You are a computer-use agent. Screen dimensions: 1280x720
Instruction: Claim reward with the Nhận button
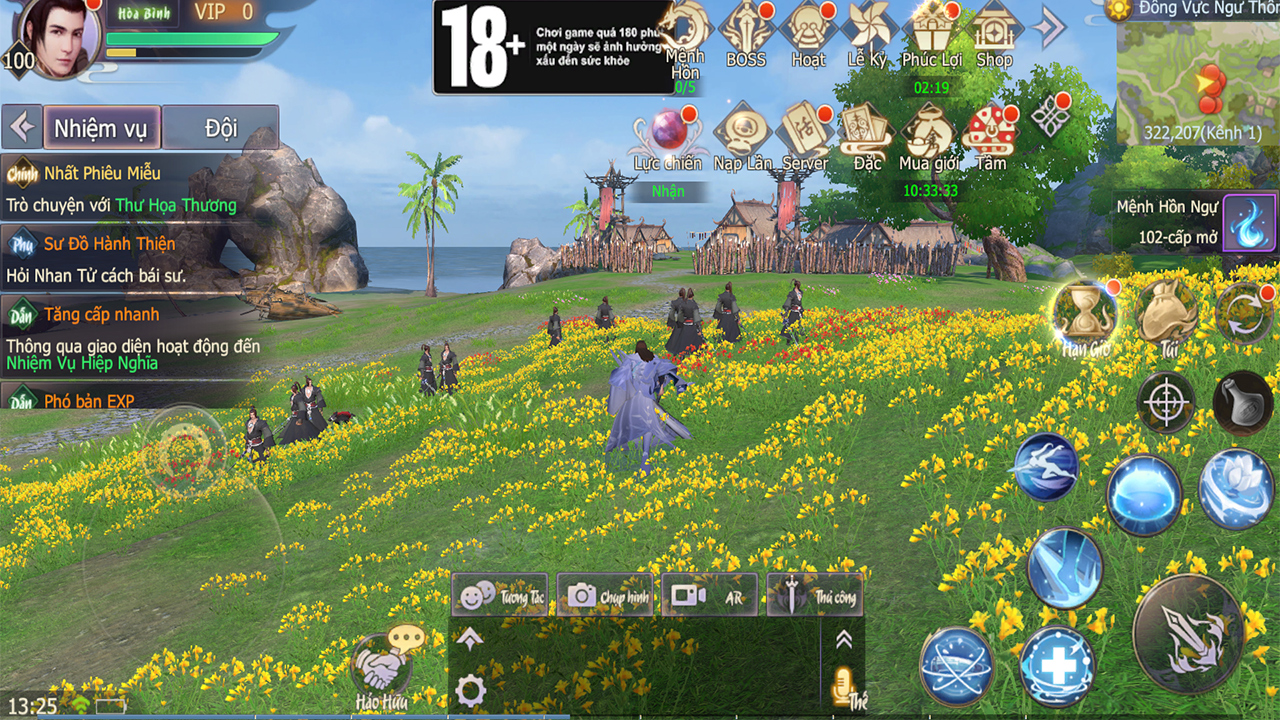click(x=667, y=191)
